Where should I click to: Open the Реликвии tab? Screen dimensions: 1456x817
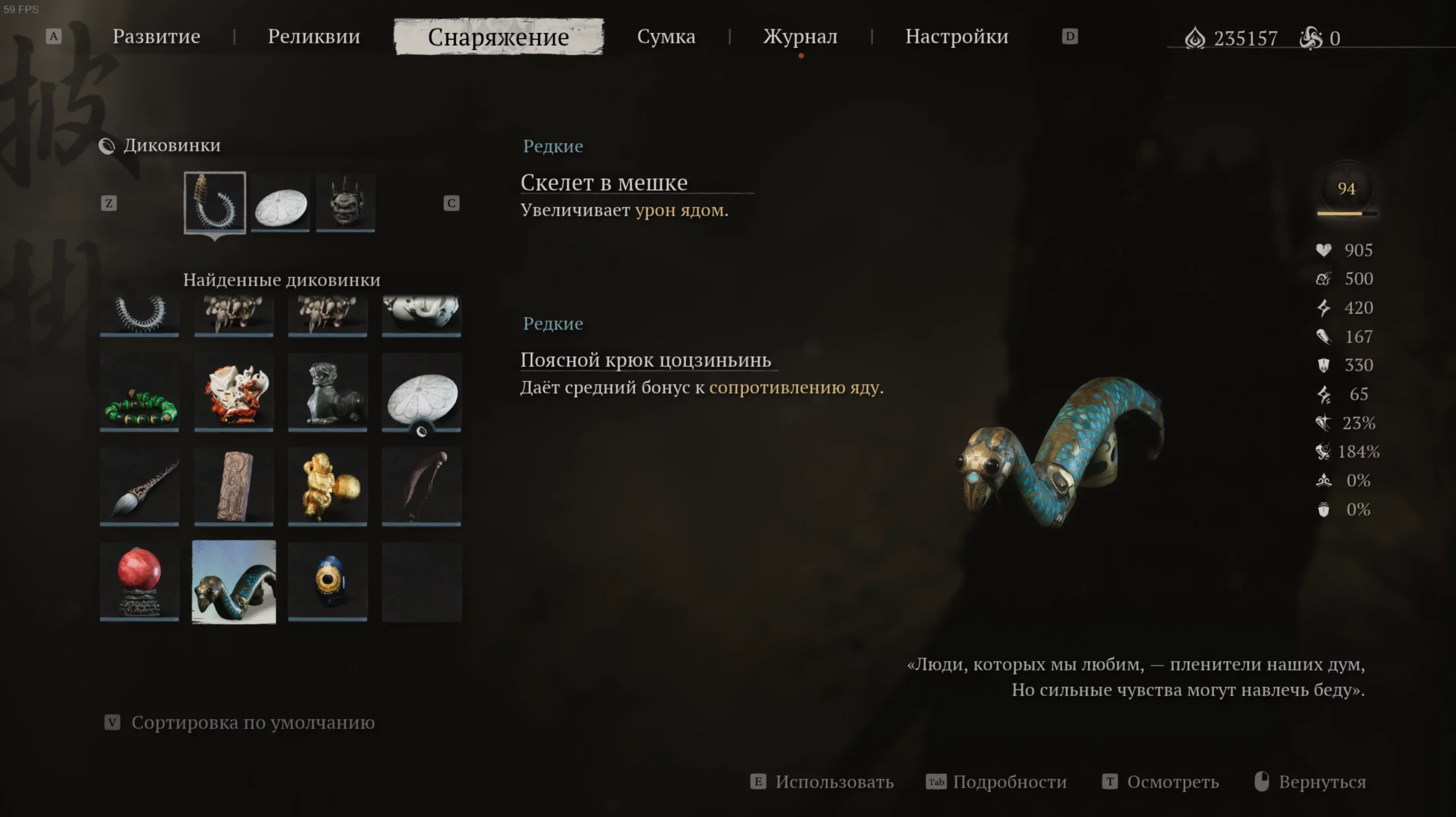pos(313,36)
